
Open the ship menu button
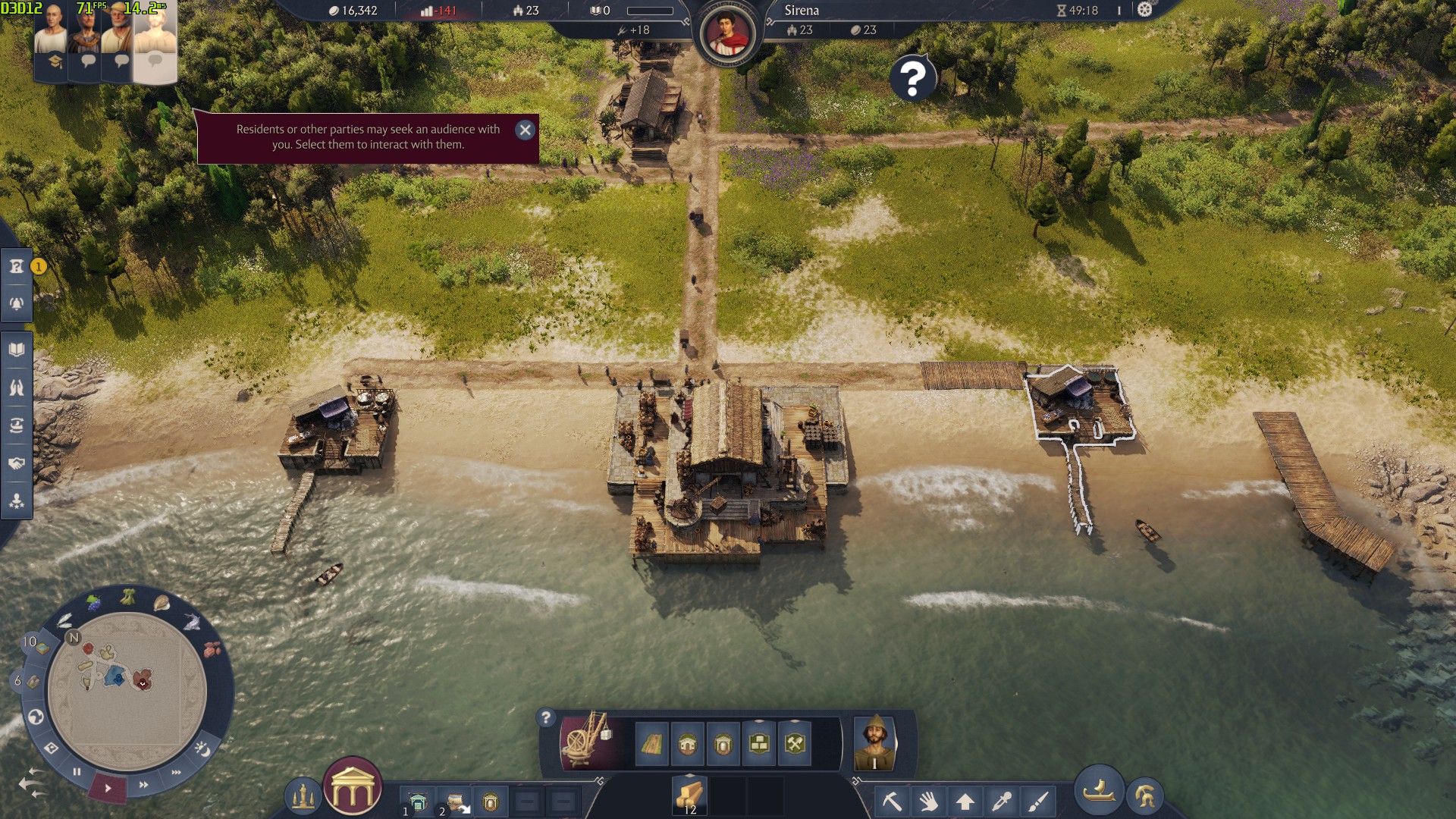[1099, 791]
